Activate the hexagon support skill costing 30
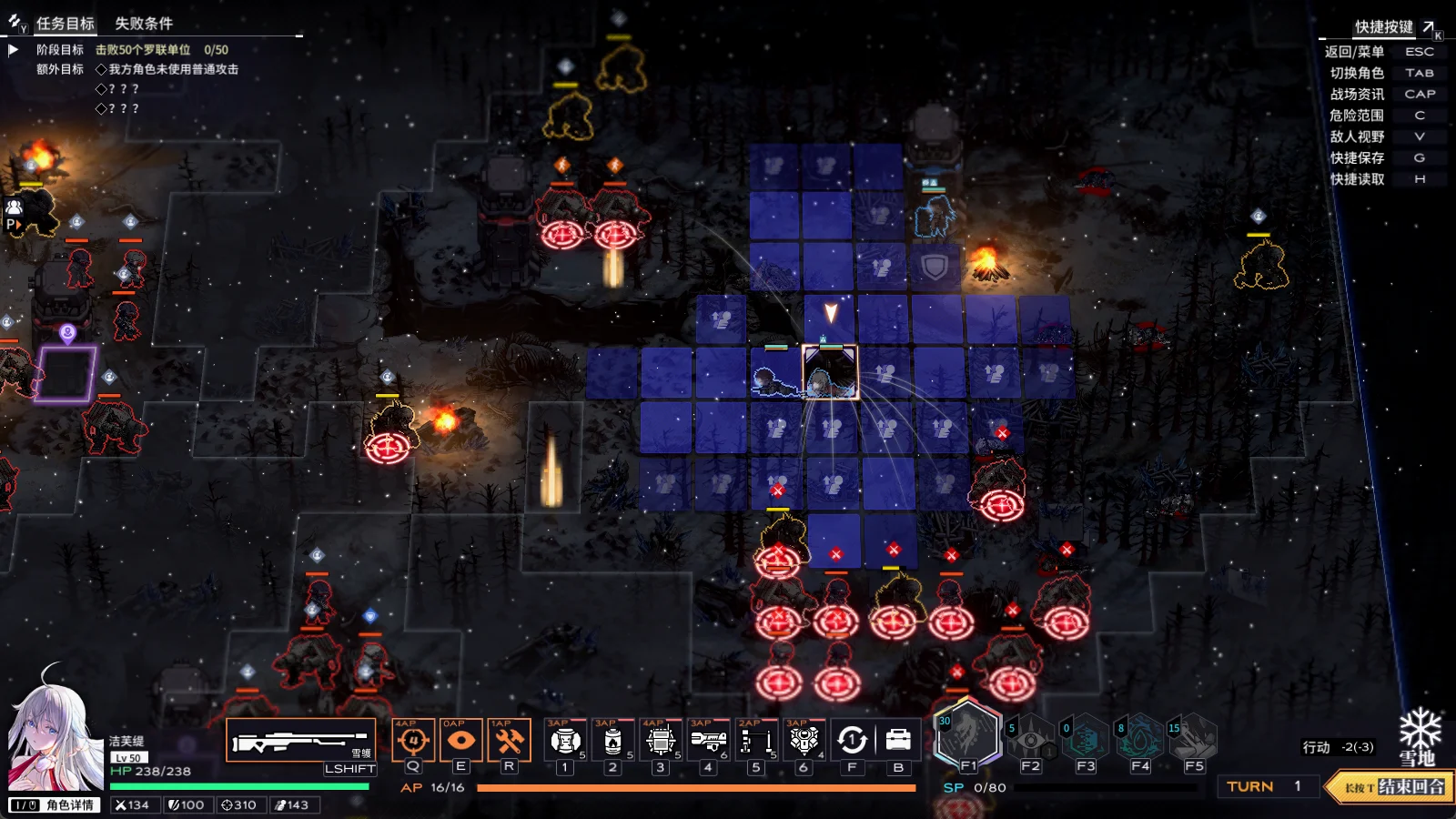1456x819 pixels. pos(968,735)
